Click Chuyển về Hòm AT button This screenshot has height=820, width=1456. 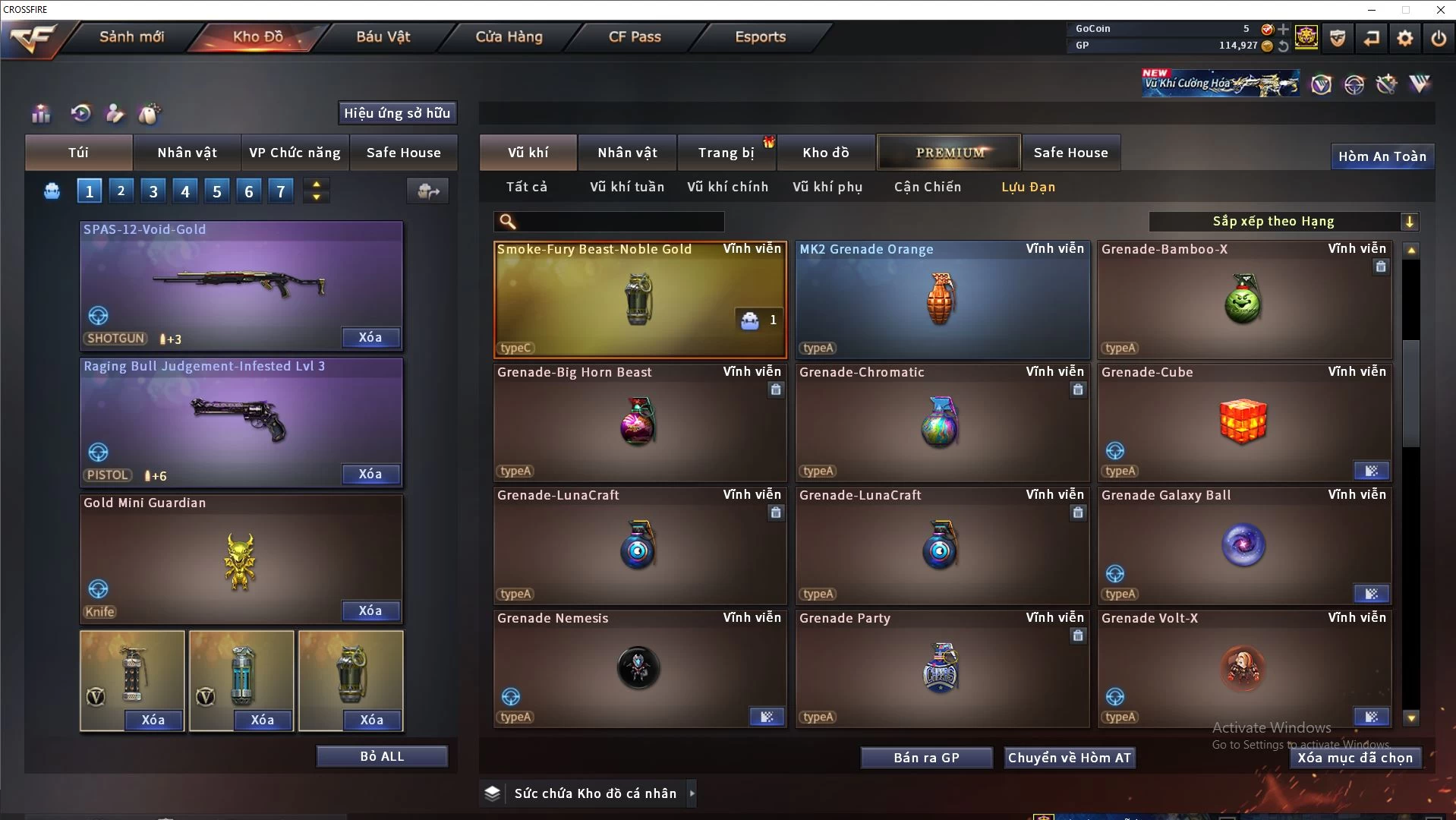click(x=1069, y=758)
